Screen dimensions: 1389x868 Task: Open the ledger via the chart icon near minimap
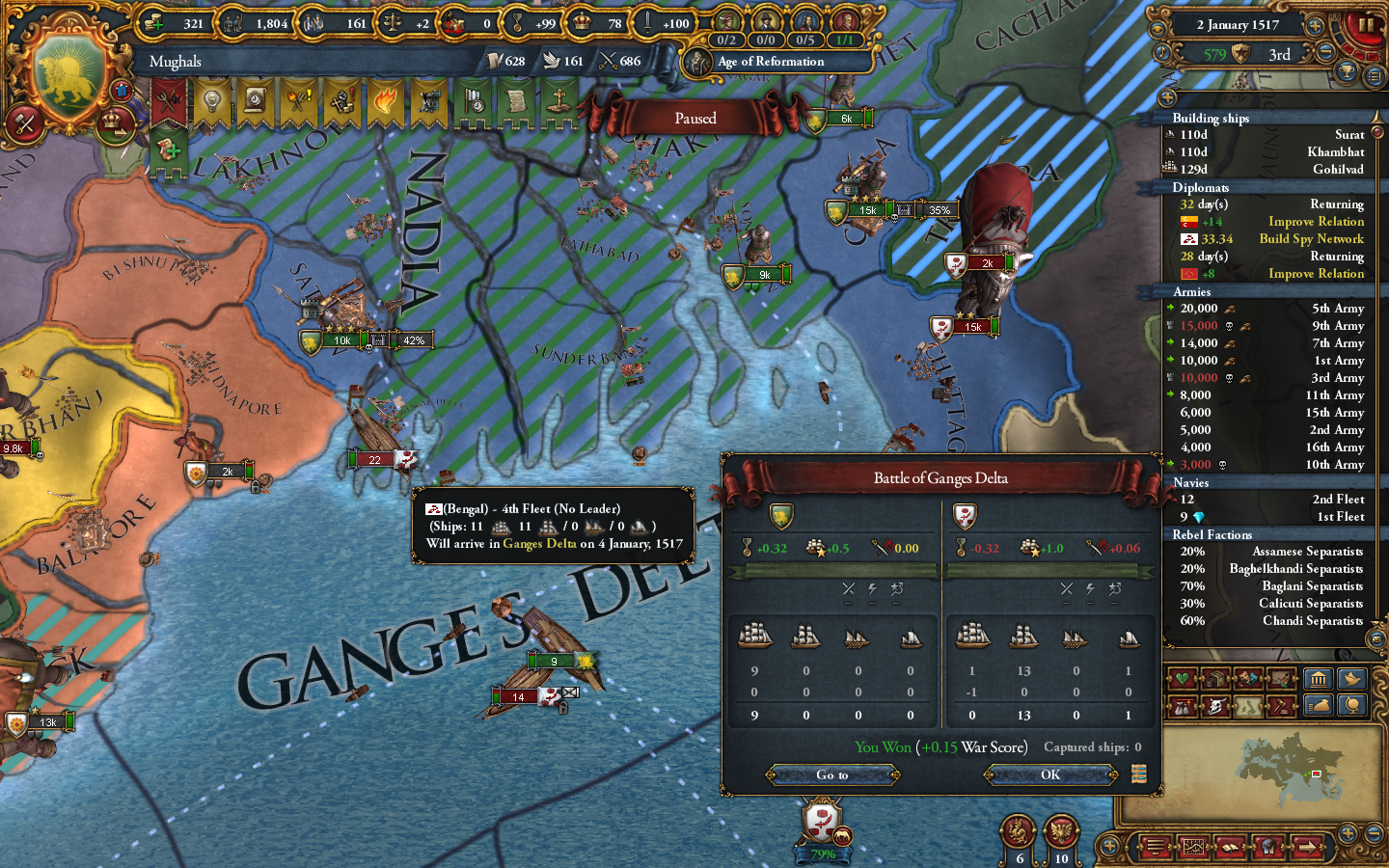tap(1193, 846)
